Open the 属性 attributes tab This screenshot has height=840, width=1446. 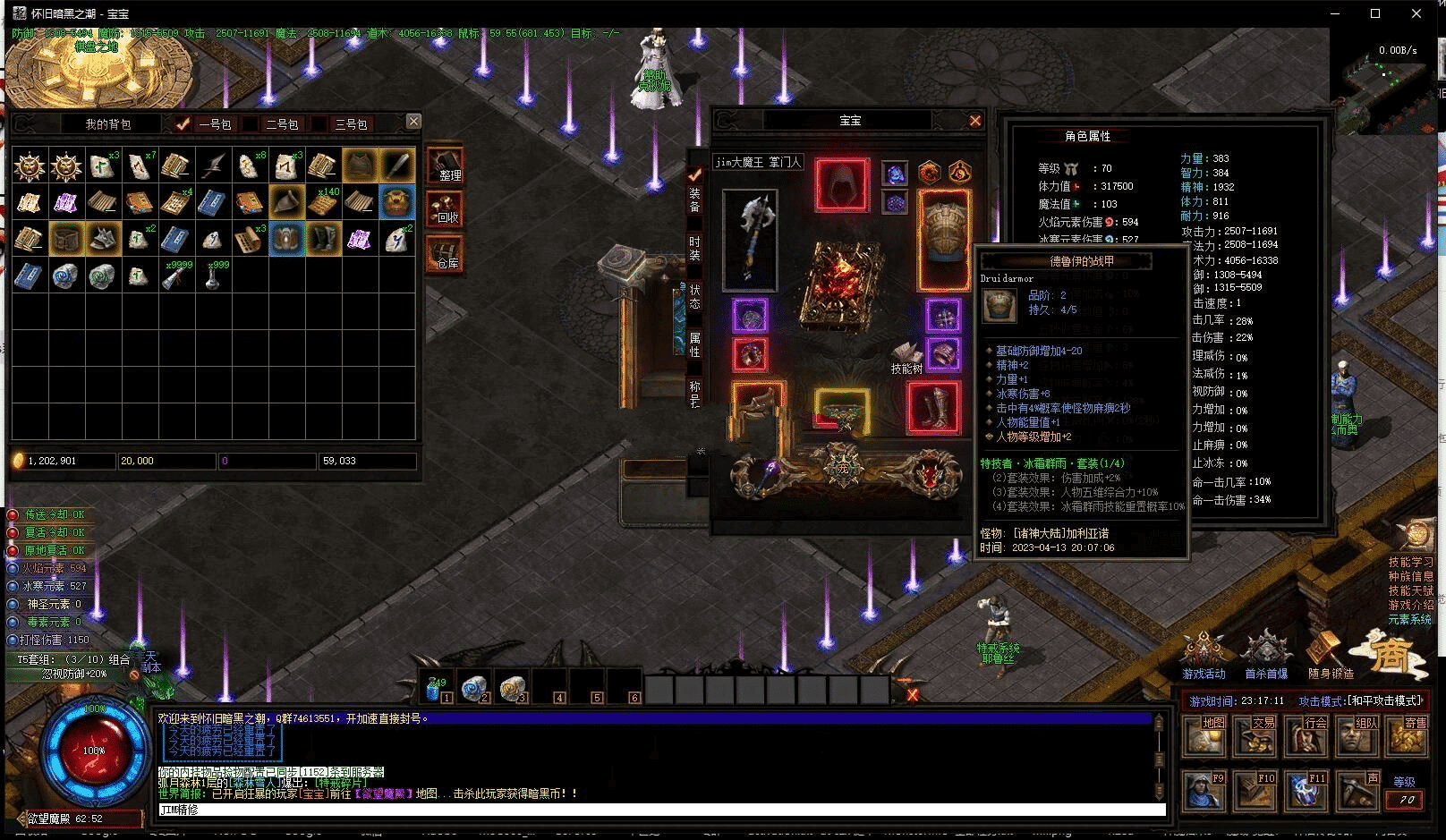pos(694,344)
